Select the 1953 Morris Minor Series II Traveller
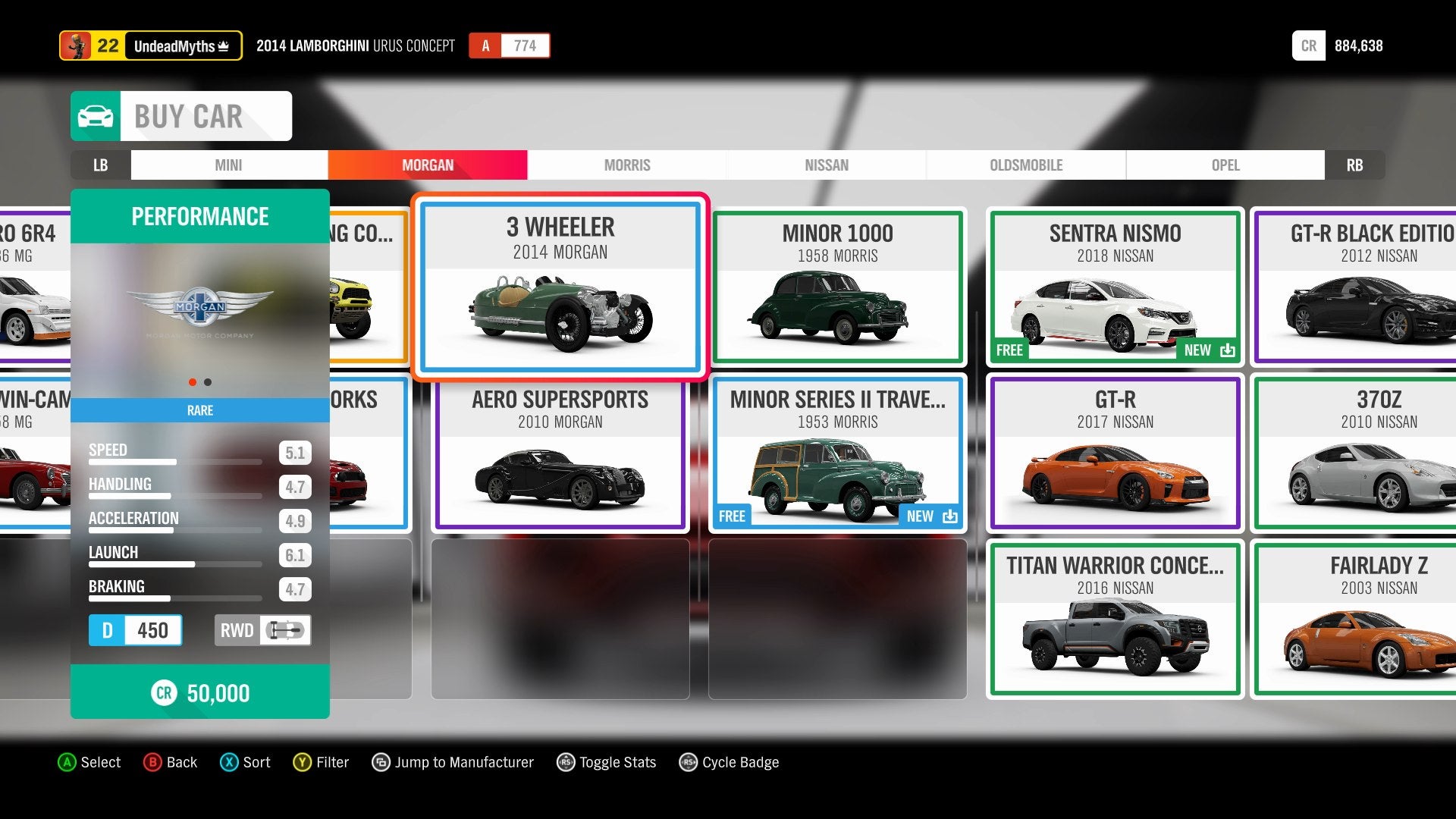The width and height of the screenshot is (1456, 819). click(x=838, y=454)
